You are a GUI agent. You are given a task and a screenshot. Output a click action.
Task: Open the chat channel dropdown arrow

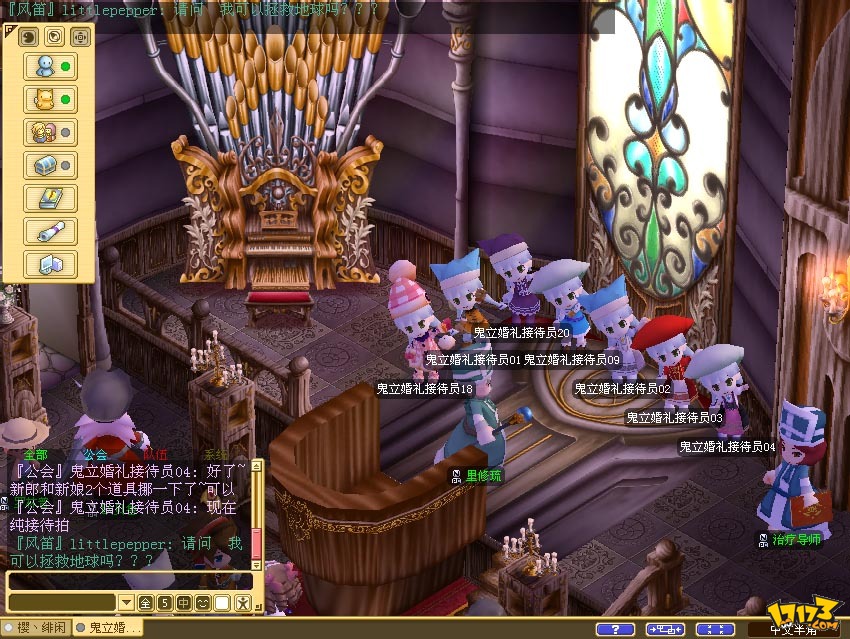(x=126, y=603)
